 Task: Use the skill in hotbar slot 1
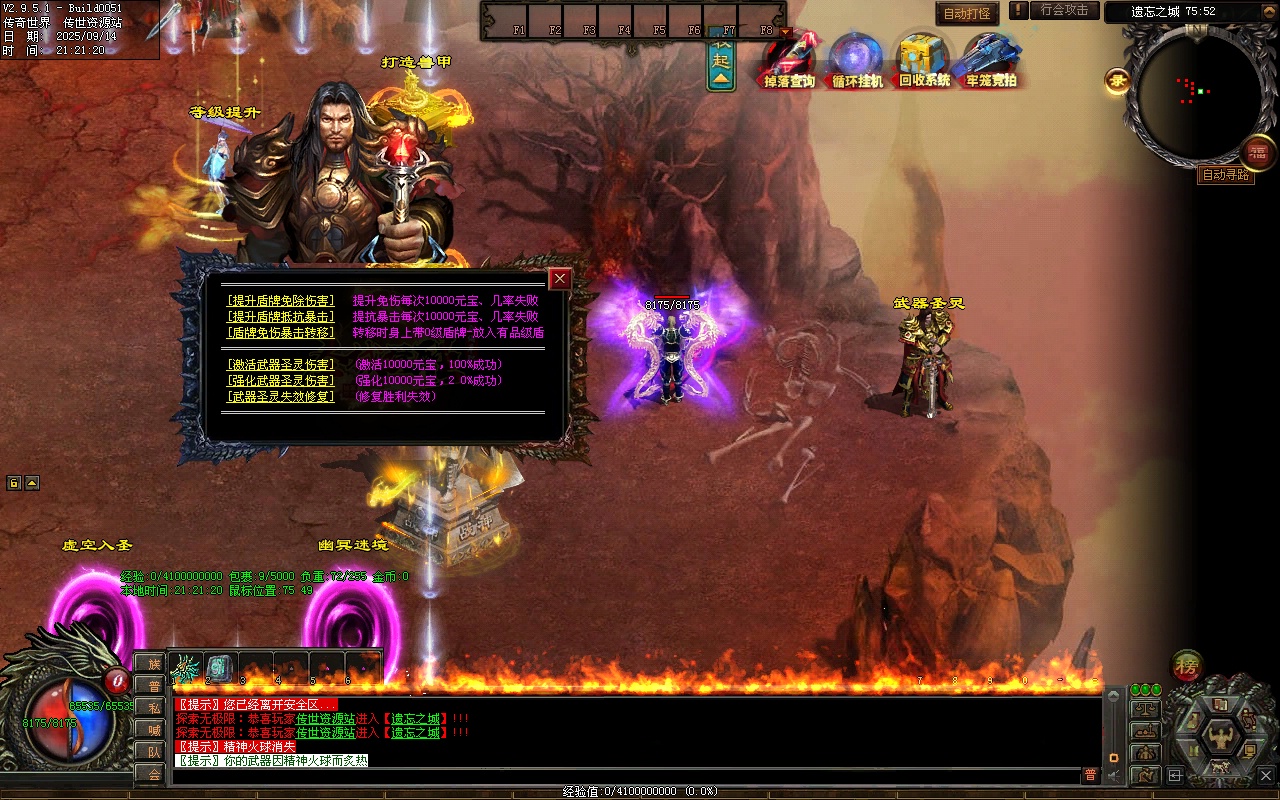186,667
